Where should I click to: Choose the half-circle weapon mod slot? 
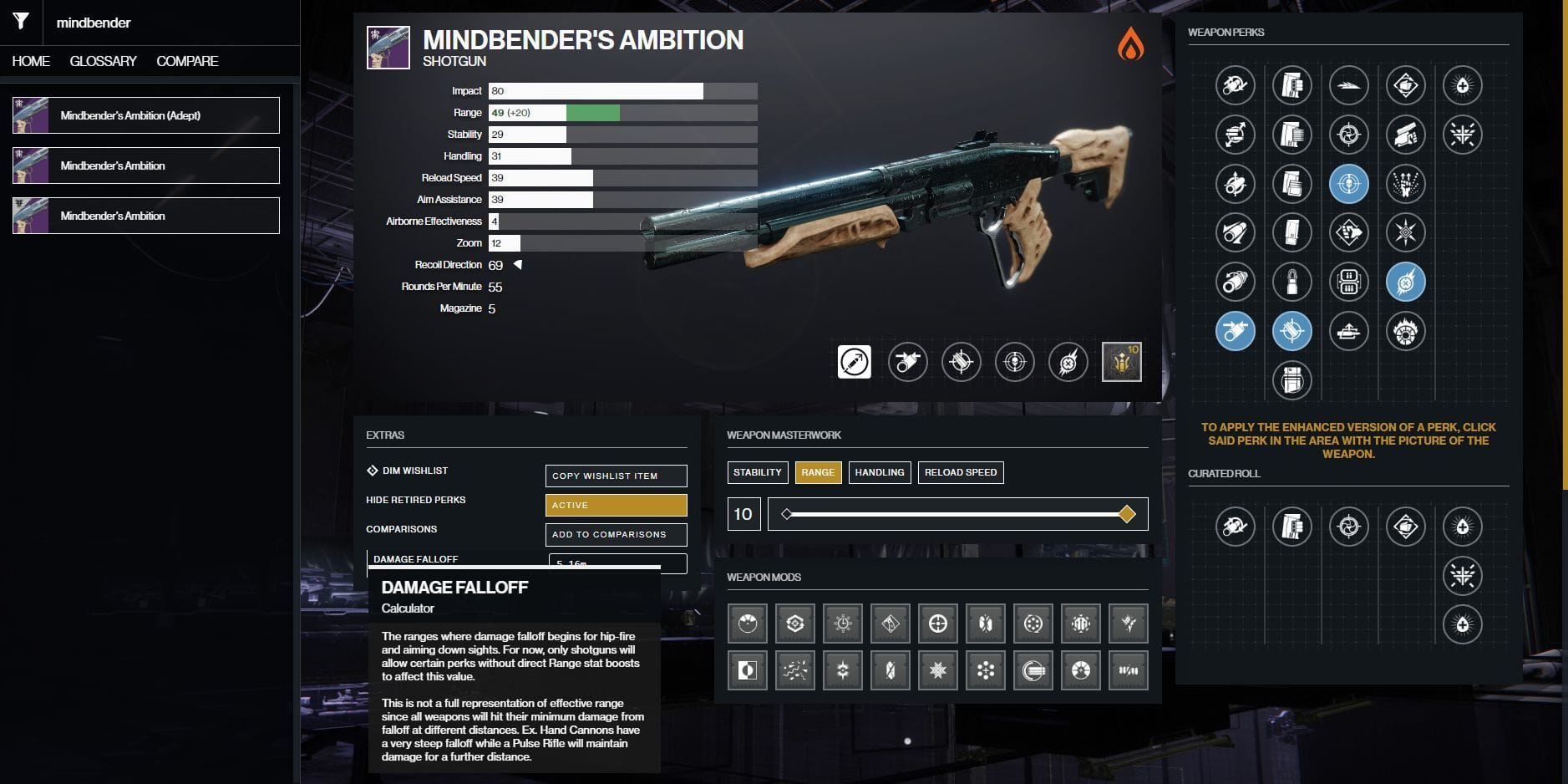tap(747, 670)
